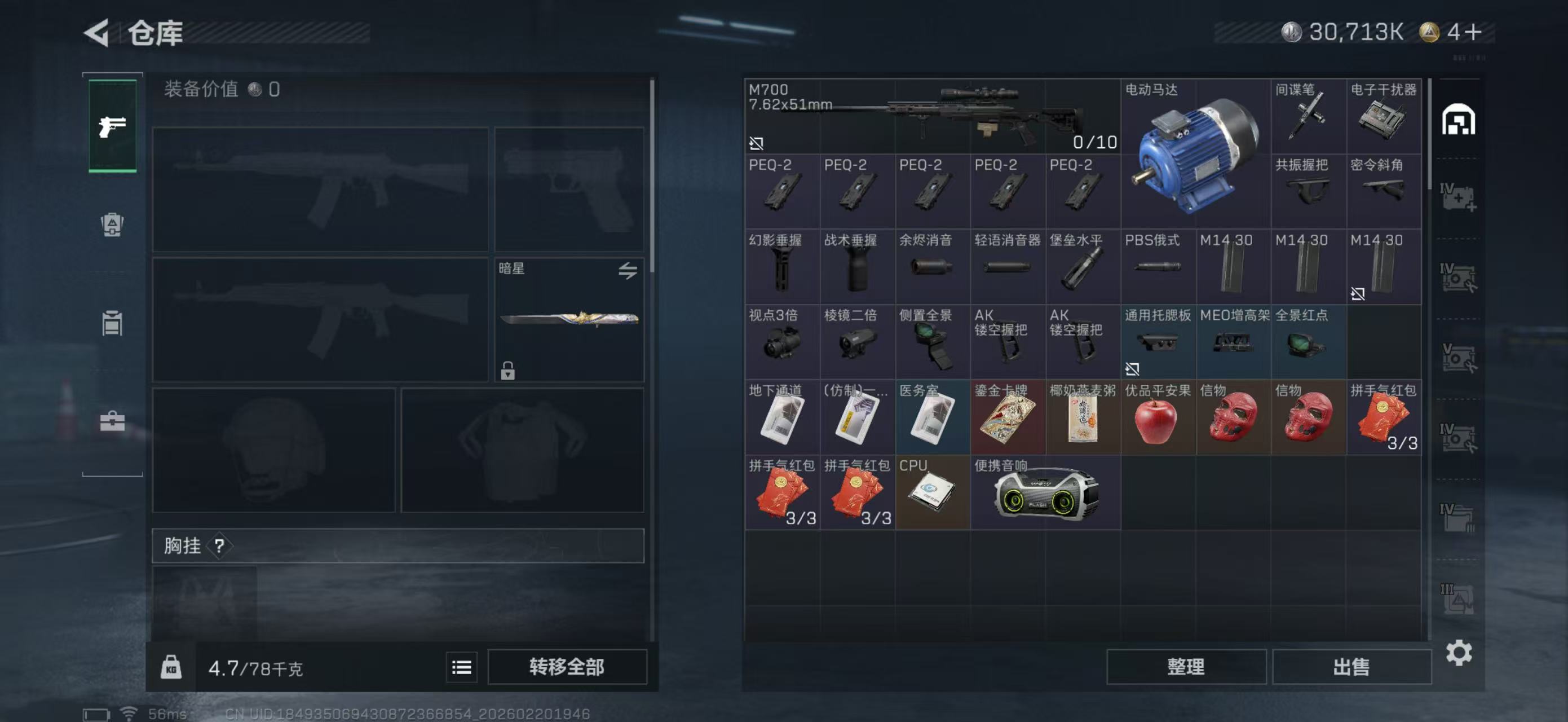Click the CPU item slot

click(932, 493)
